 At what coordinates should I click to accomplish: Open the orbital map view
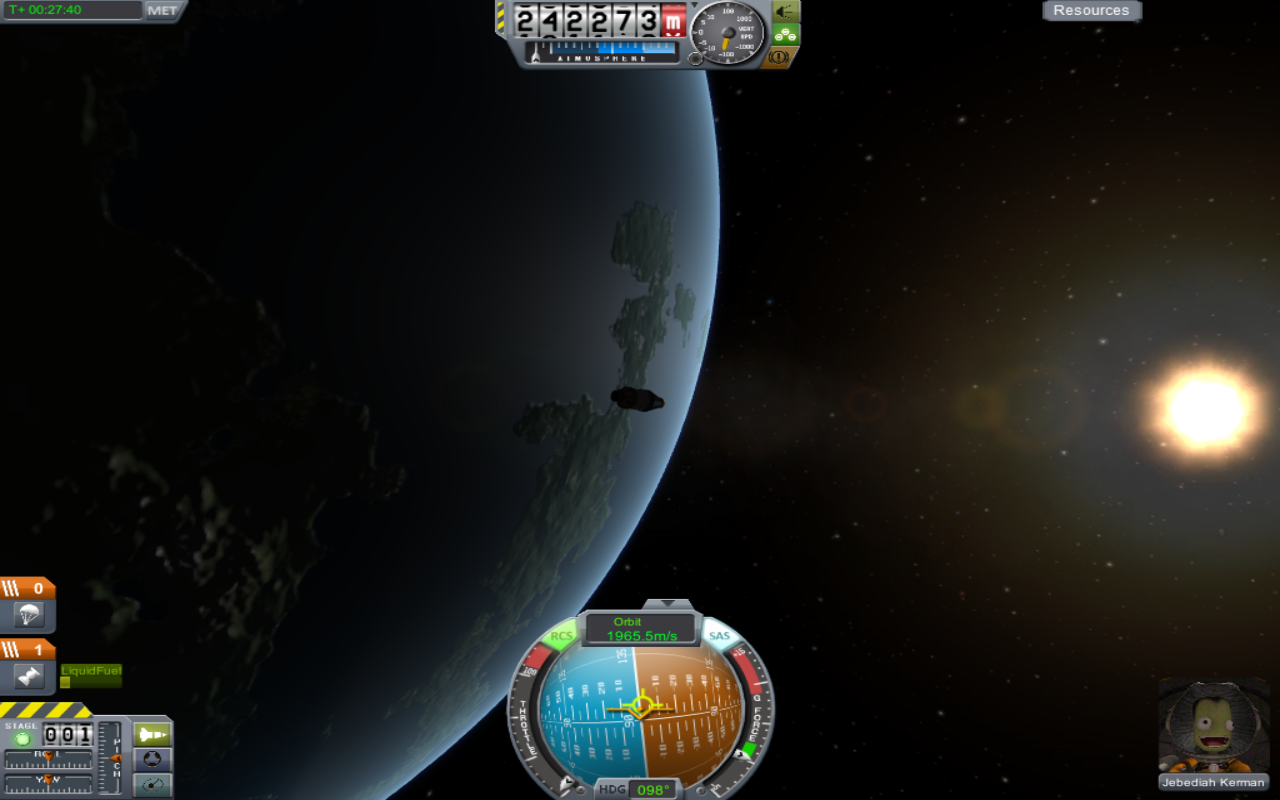pyautogui.click(x=152, y=785)
